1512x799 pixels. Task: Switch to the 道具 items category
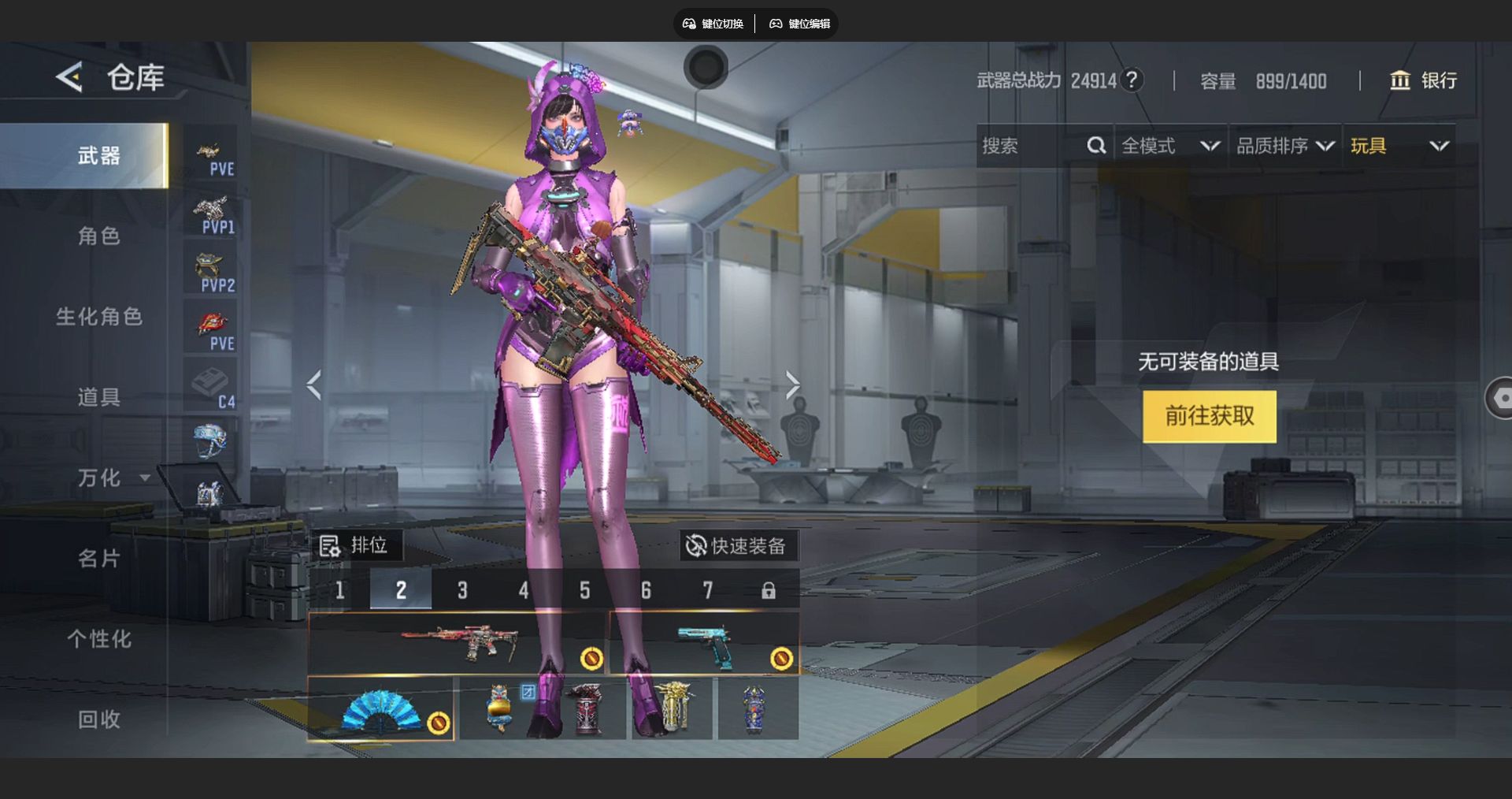pyautogui.click(x=98, y=397)
